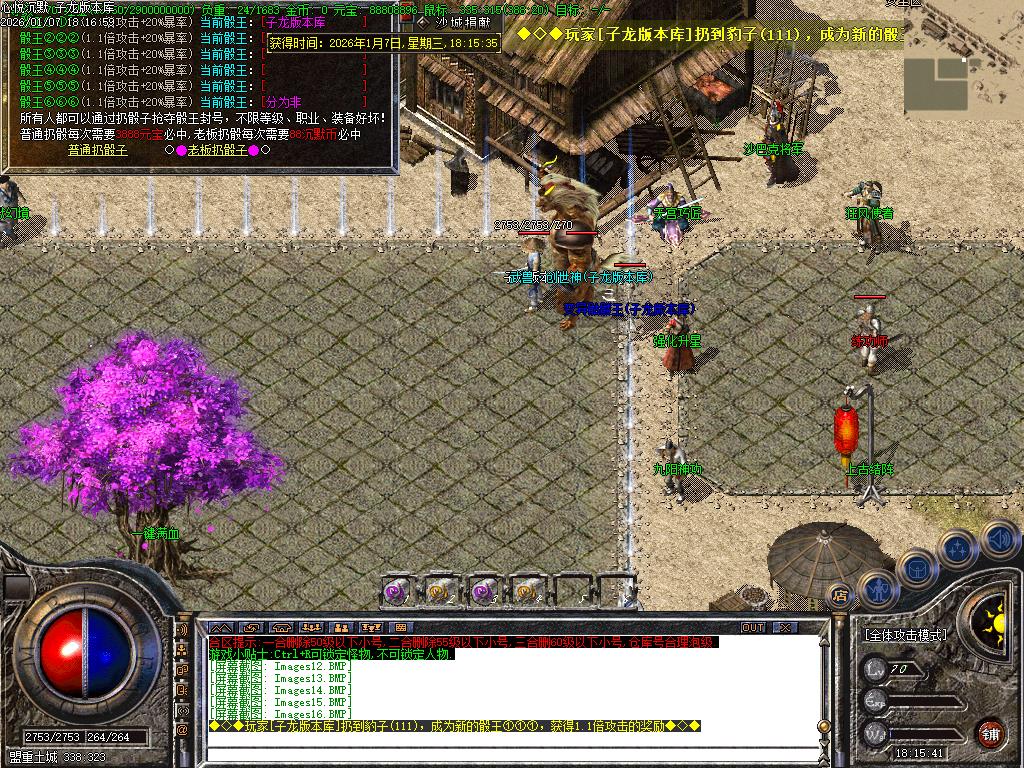Click the rightmost grid chat toolbar button

click(401, 627)
